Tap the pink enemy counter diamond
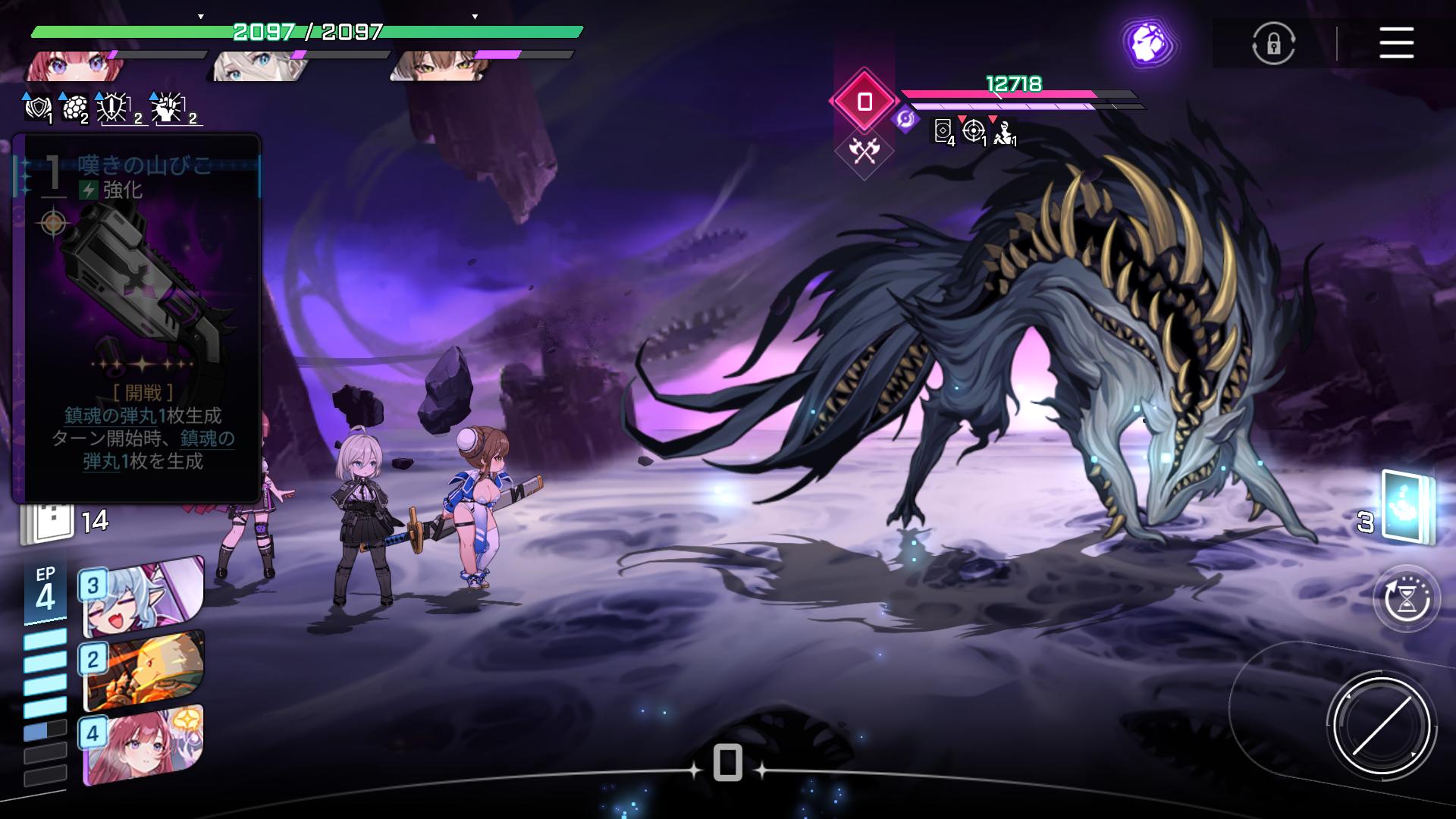The image size is (1456, 819). click(864, 101)
